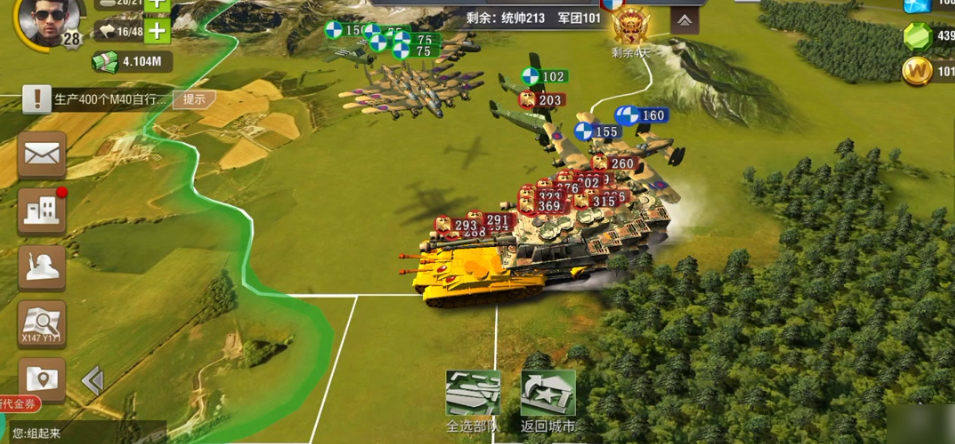Open the player avatar profile
Viewport: 955px width, 444px height.
pos(50,21)
